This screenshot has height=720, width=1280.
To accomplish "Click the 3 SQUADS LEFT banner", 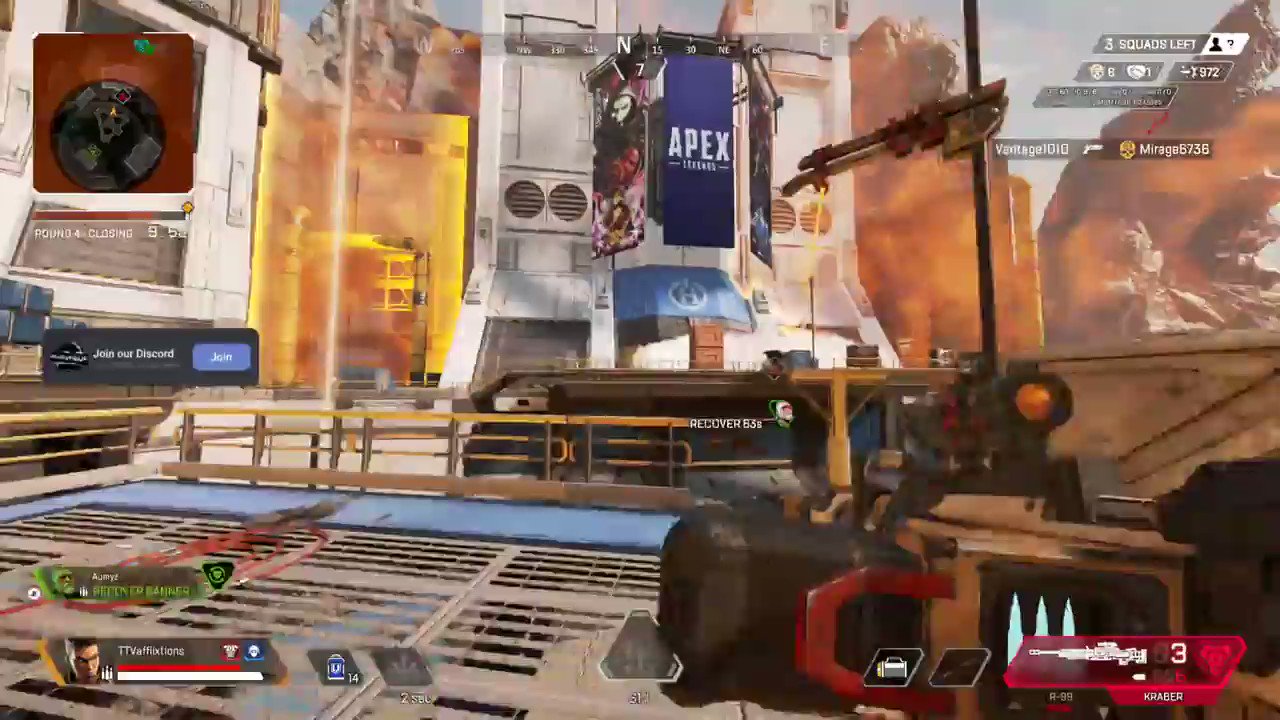I will coord(1150,44).
